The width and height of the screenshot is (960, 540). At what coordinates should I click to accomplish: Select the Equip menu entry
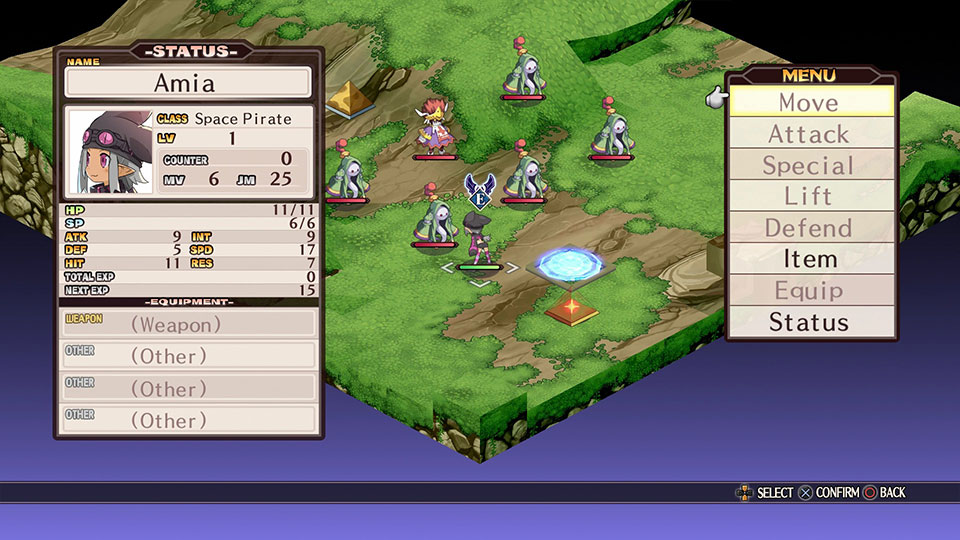click(x=810, y=291)
